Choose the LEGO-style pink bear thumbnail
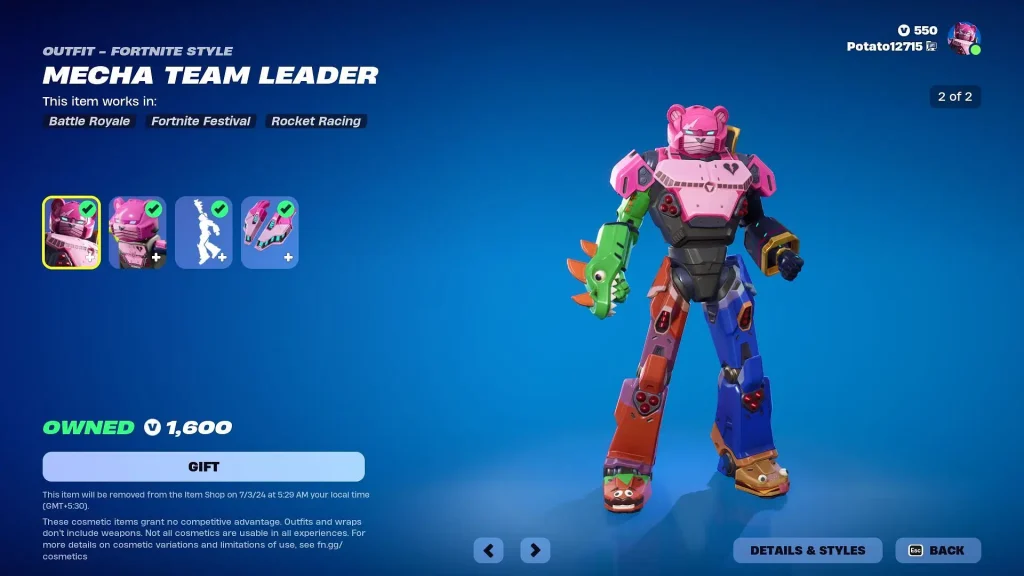Screen dimensions: 1024x576 click(137, 233)
